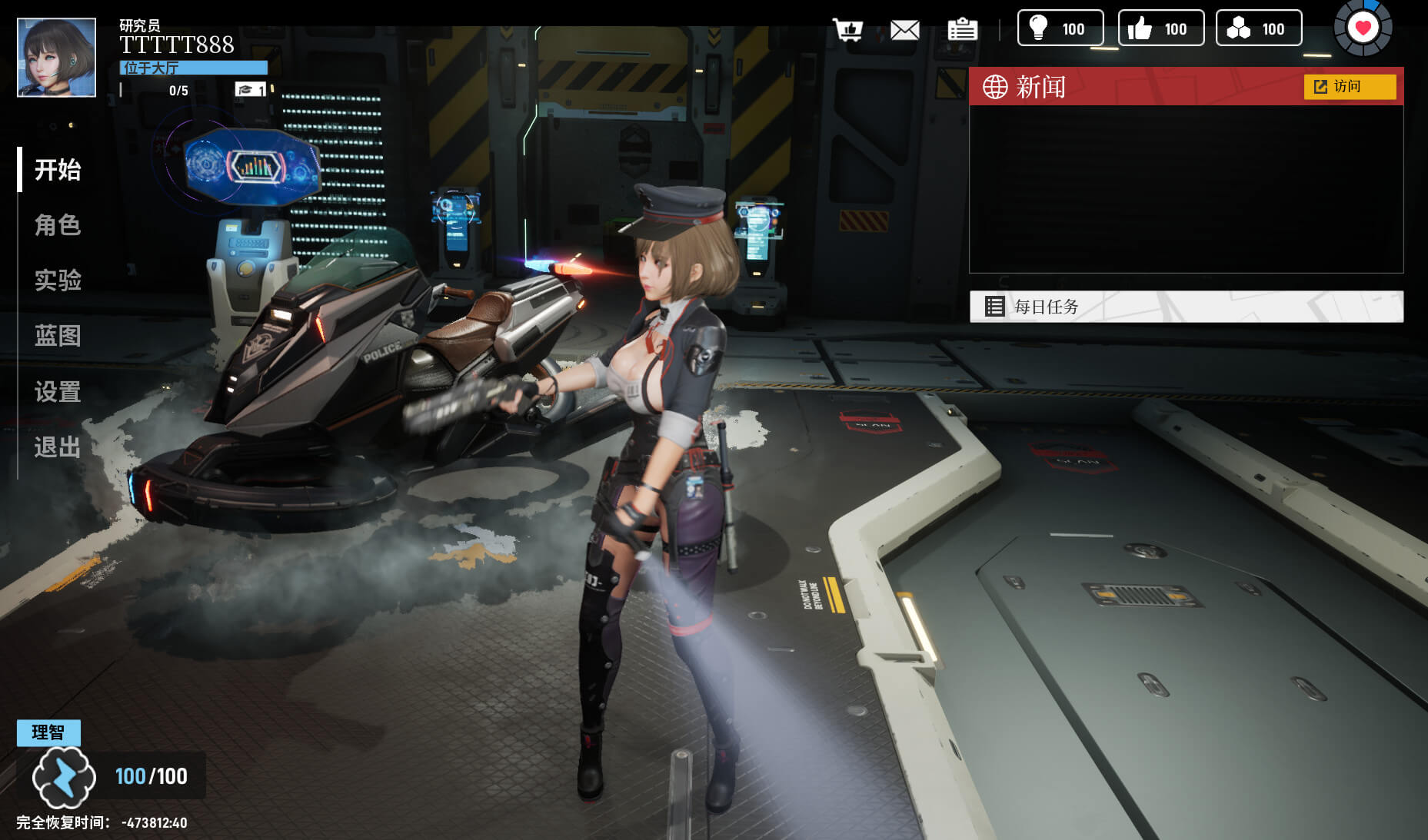The height and width of the screenshot is (840, 1428).
Task: Open the 设置 (Settings) menu
Action: click(x=58, y=392)
